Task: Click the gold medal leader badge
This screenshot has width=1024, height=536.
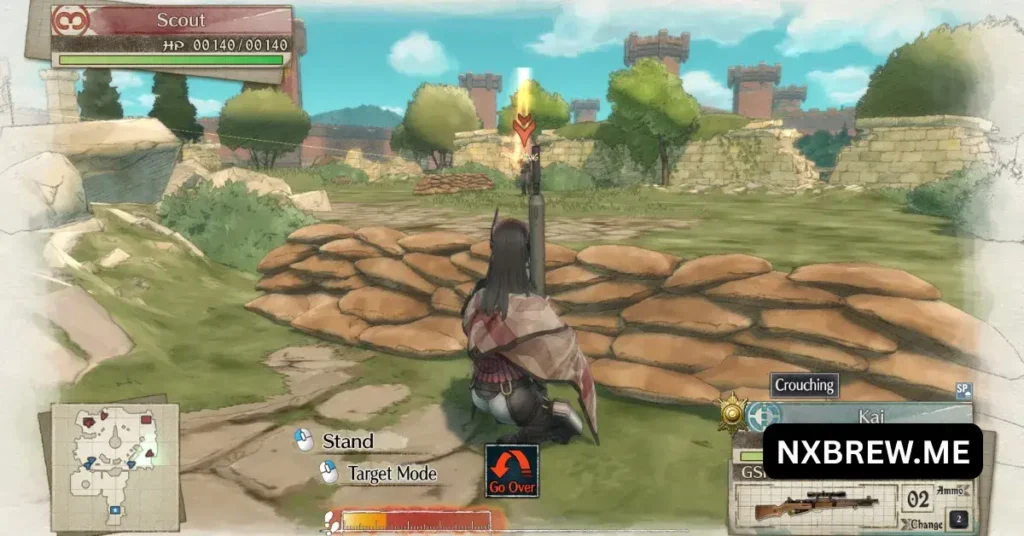Action: (733, 413)
